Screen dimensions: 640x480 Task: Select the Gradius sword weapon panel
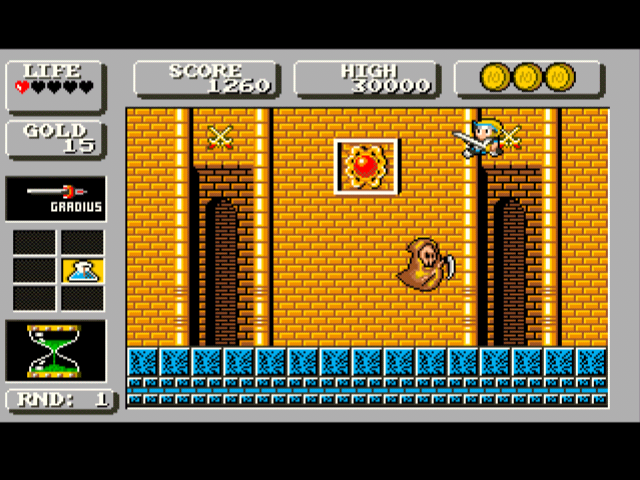point(56,198)
